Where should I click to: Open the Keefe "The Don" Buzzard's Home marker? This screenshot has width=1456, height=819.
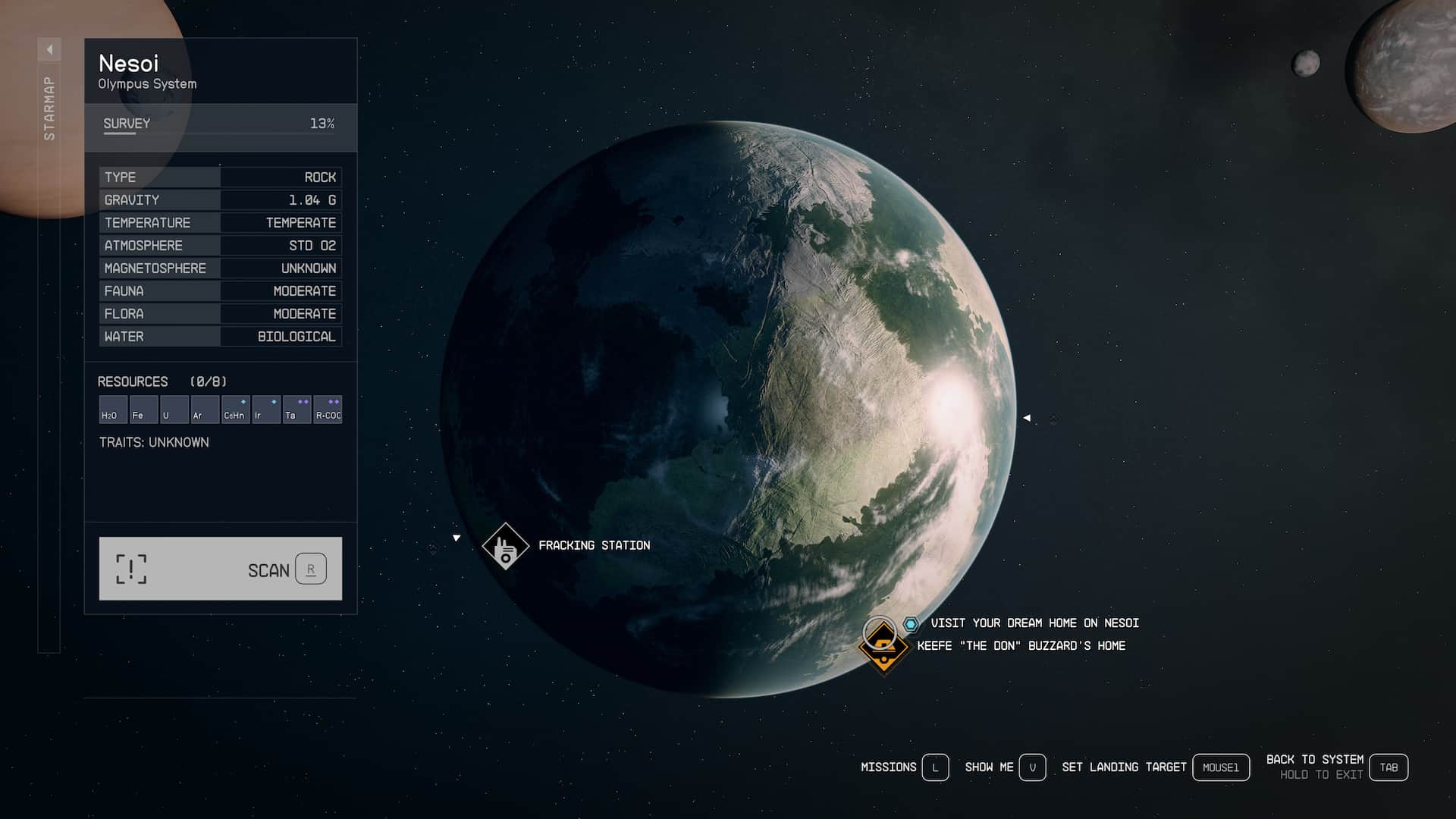[884, 647]
